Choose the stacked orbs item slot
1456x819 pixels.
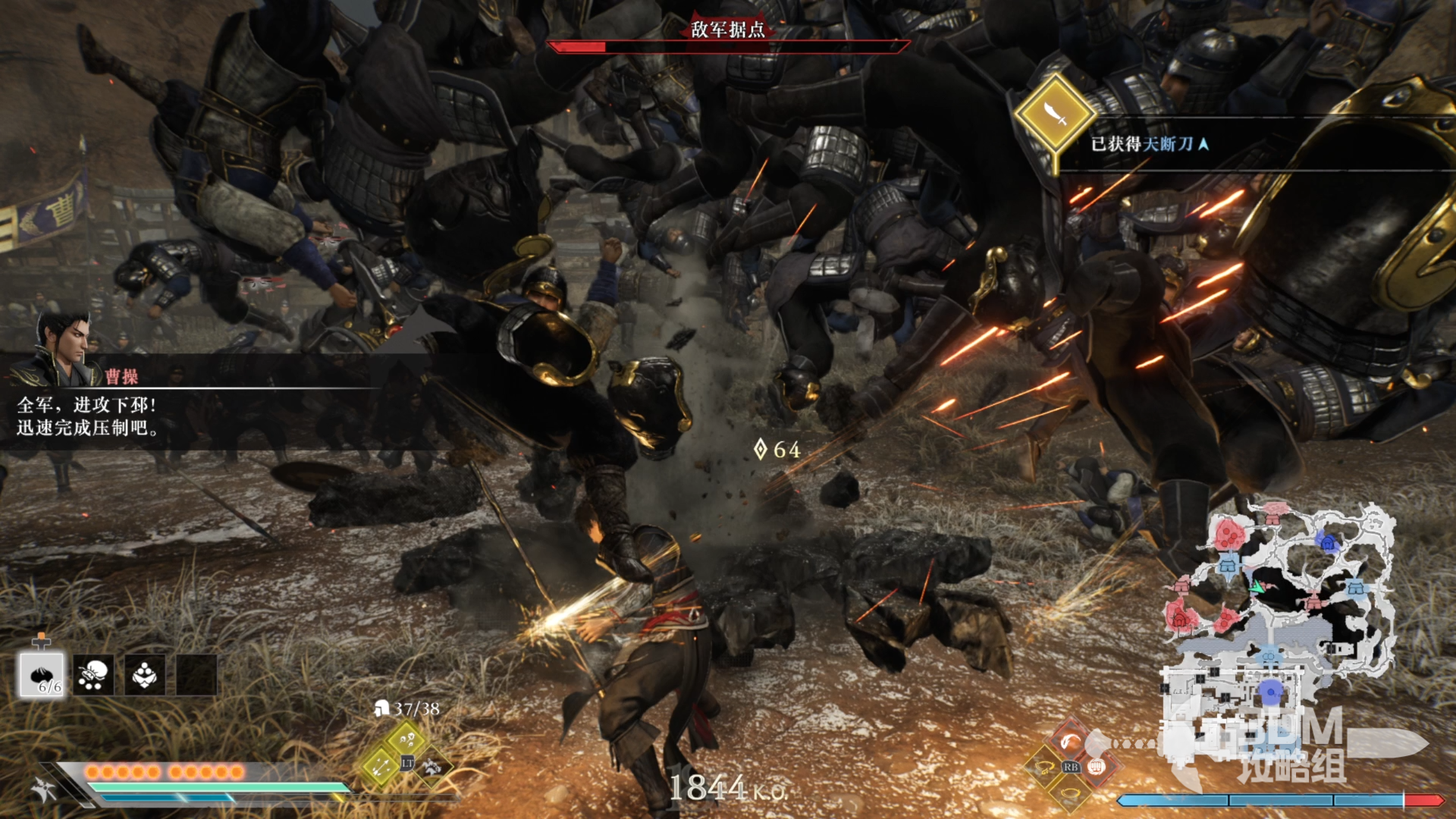pos(145,674)
